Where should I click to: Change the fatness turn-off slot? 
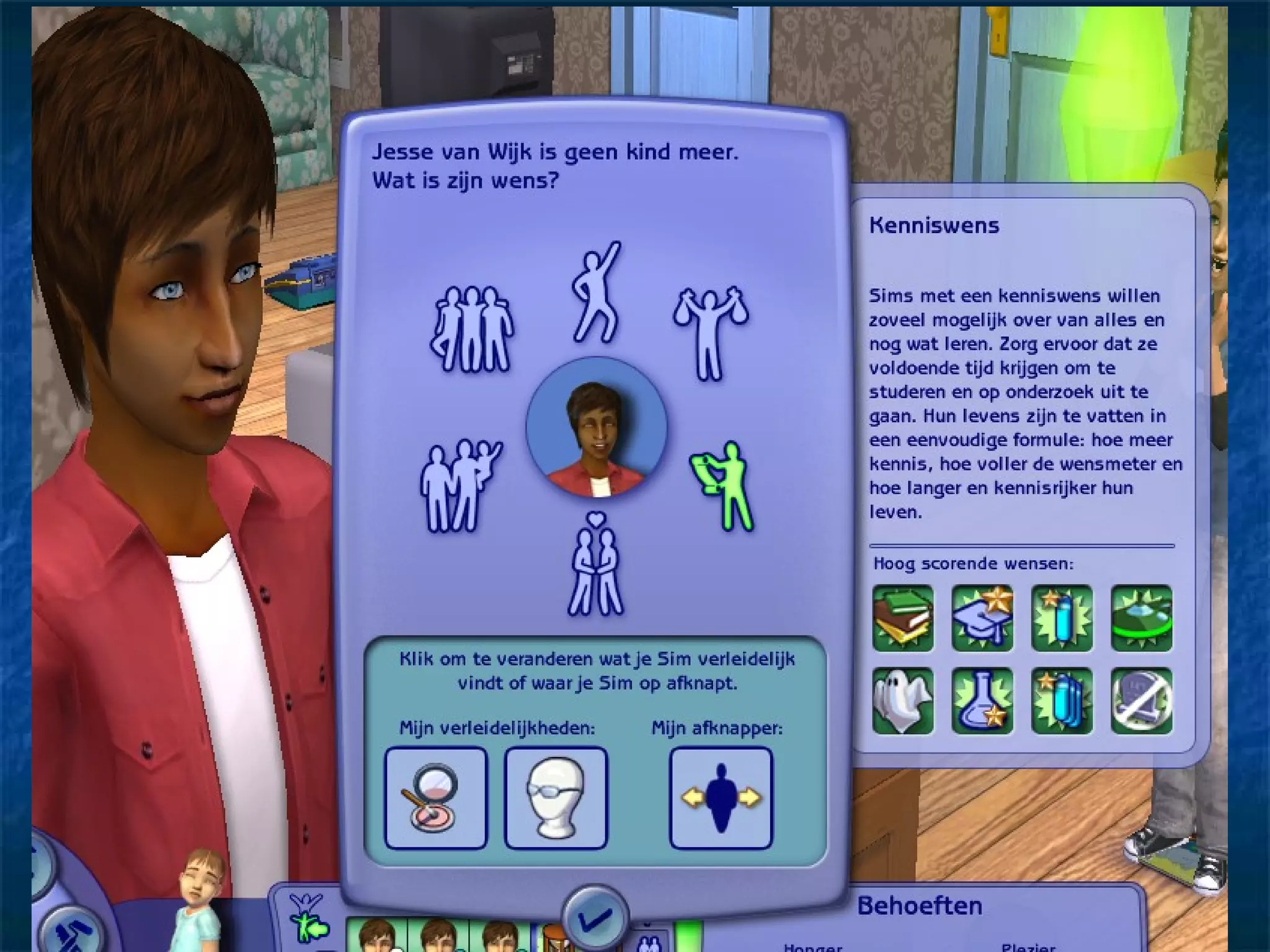point(721,798)
